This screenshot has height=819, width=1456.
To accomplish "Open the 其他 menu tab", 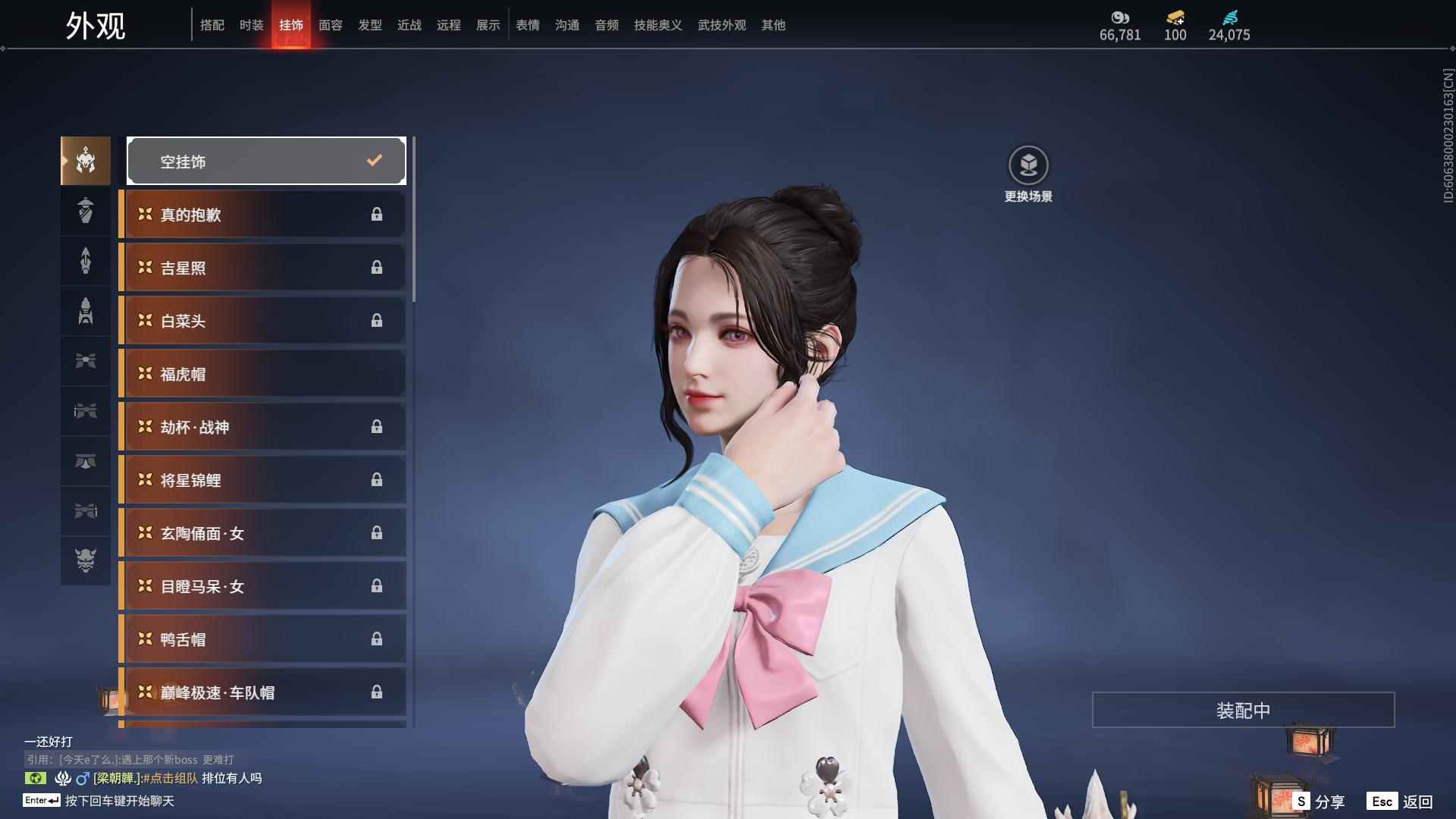I will [x=773, y=25].
